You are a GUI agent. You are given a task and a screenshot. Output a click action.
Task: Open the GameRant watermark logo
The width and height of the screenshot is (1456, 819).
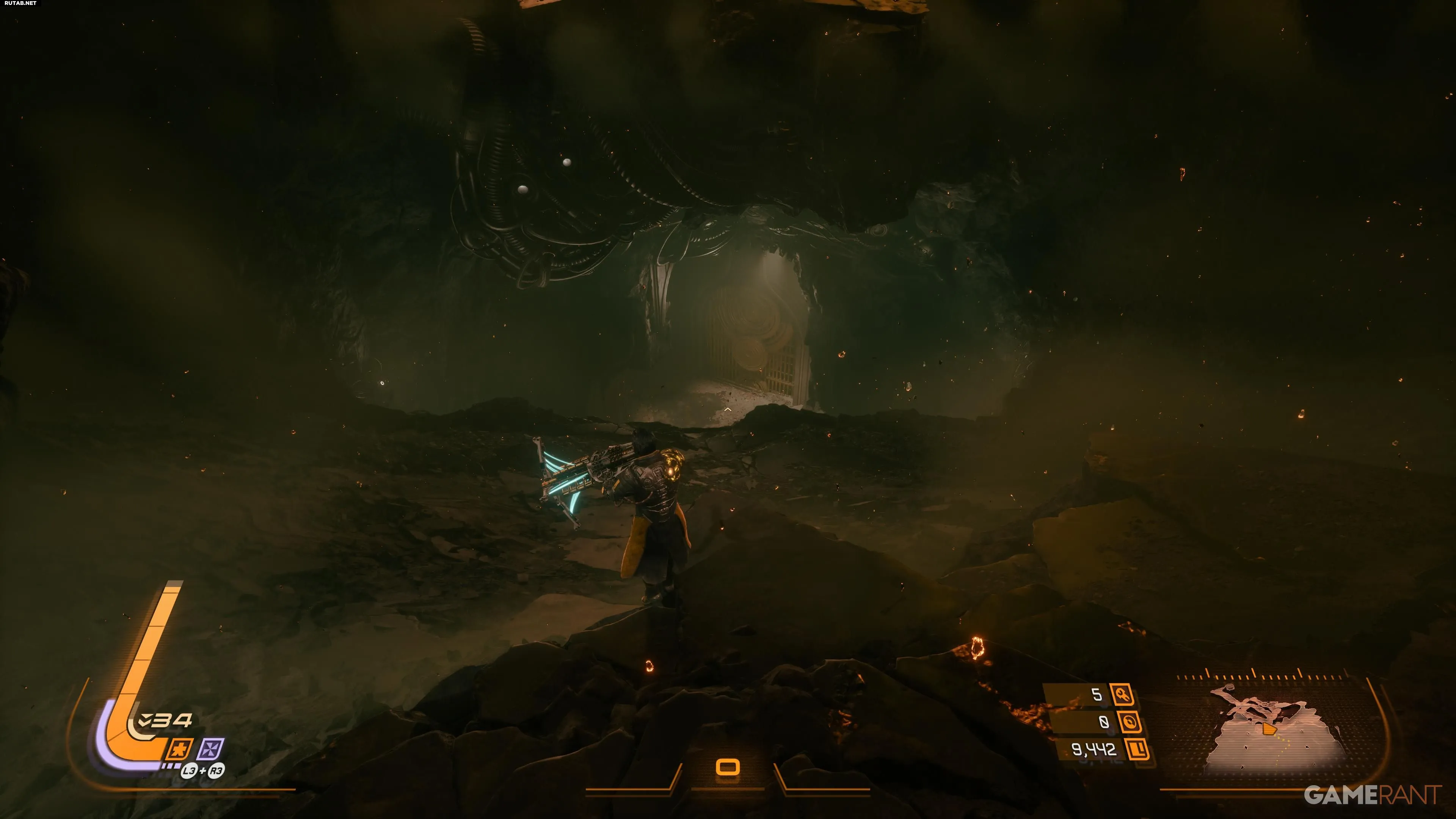point(1372,795)
